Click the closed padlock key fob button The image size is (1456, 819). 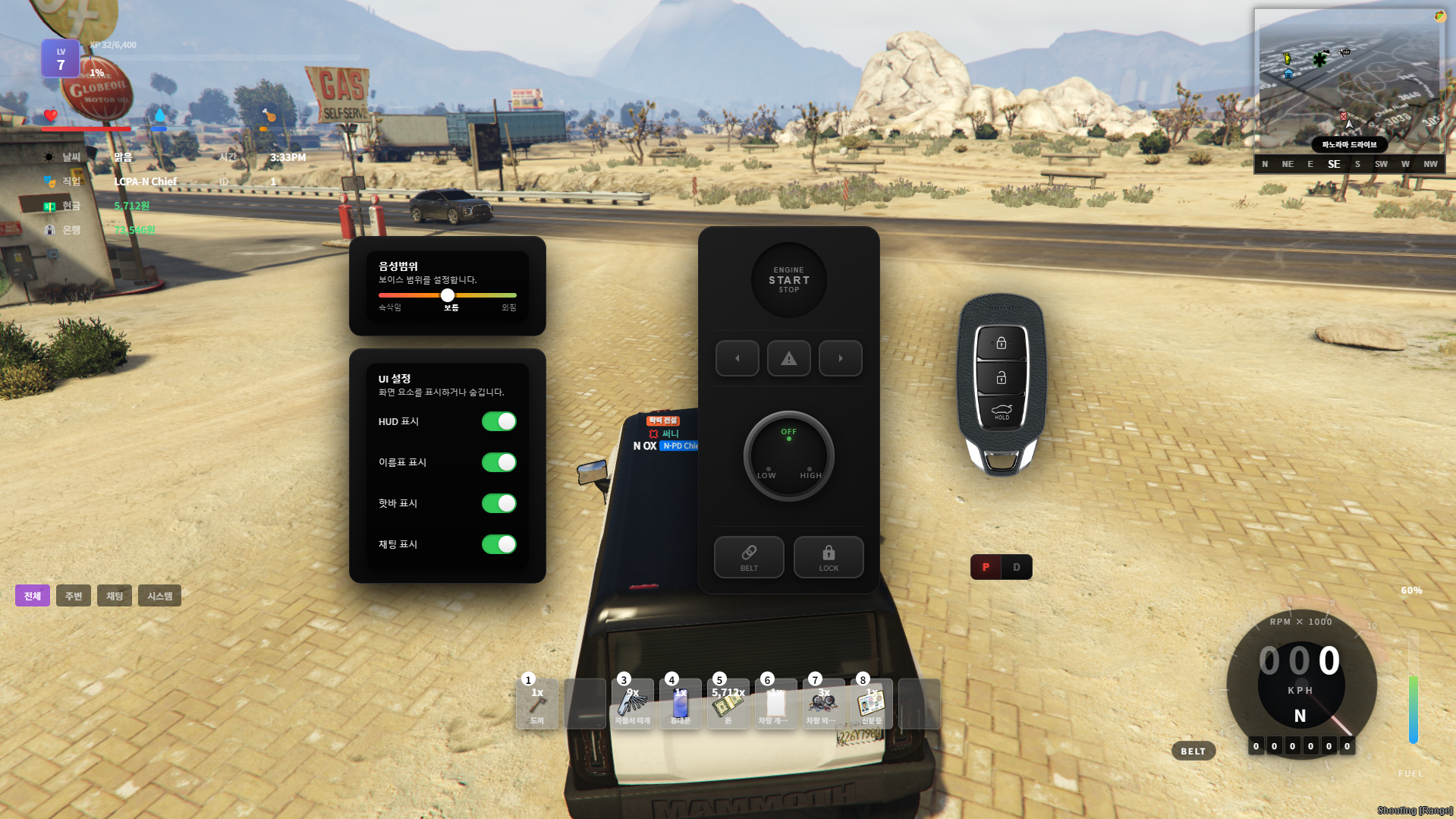point(1001,343)
